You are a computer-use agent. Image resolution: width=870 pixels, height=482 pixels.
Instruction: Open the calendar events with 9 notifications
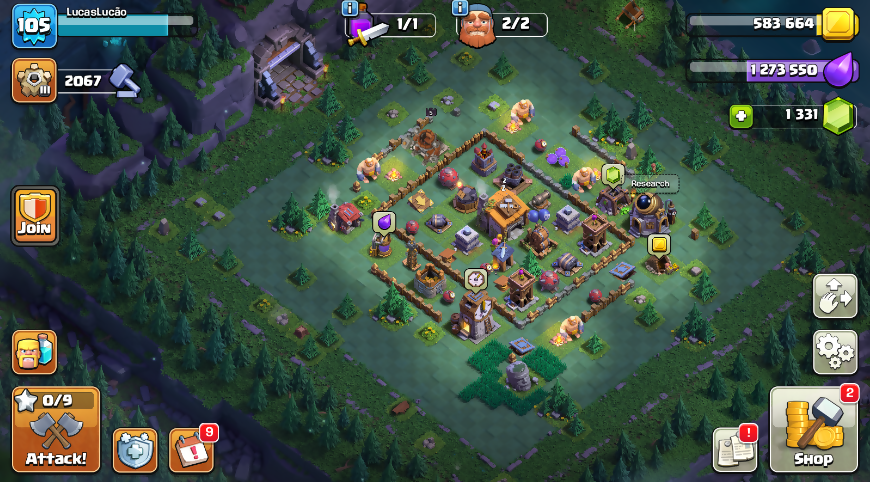click(190, 450)
